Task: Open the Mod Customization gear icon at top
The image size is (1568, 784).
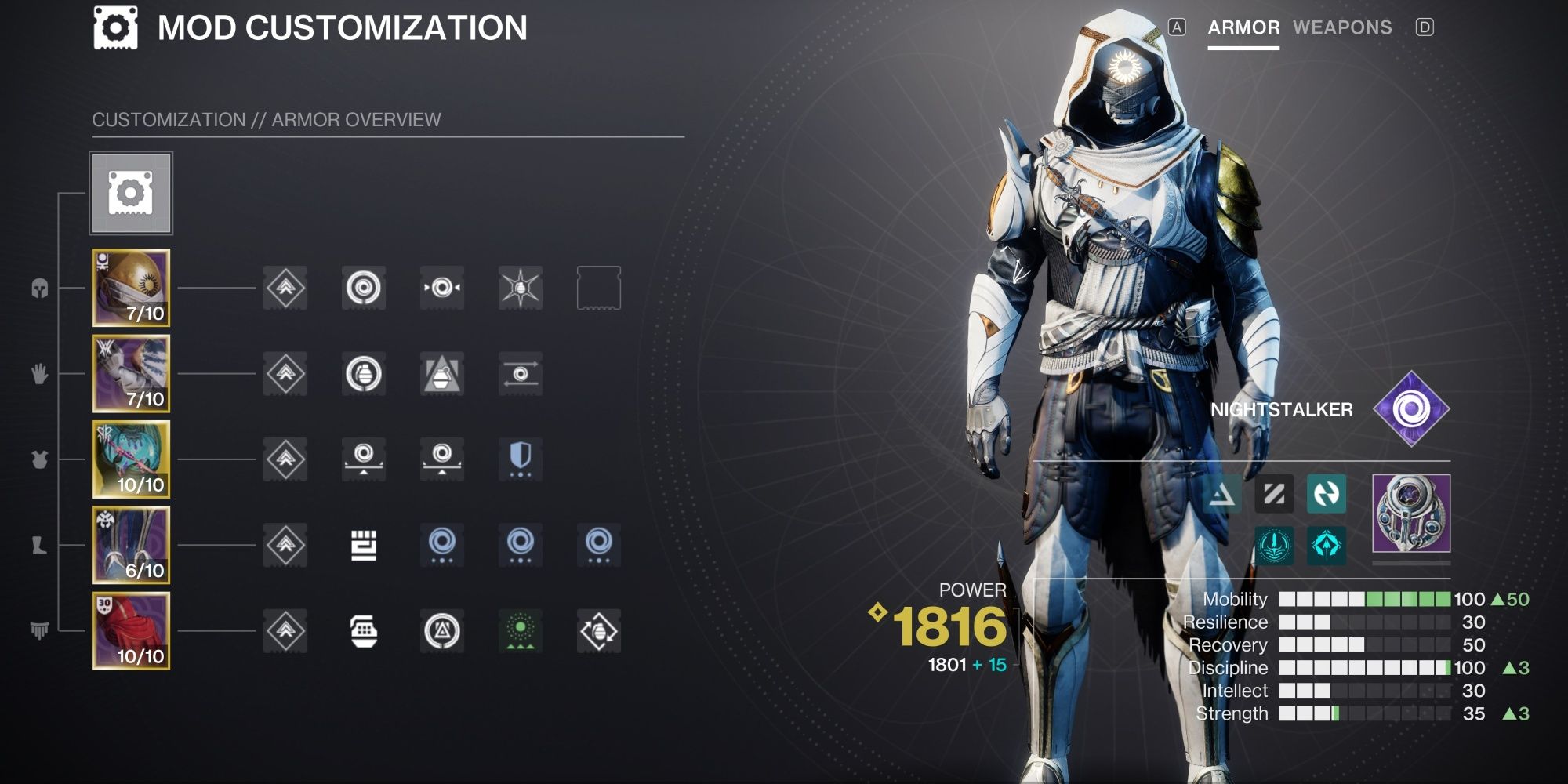Action: tap(116, 26)
